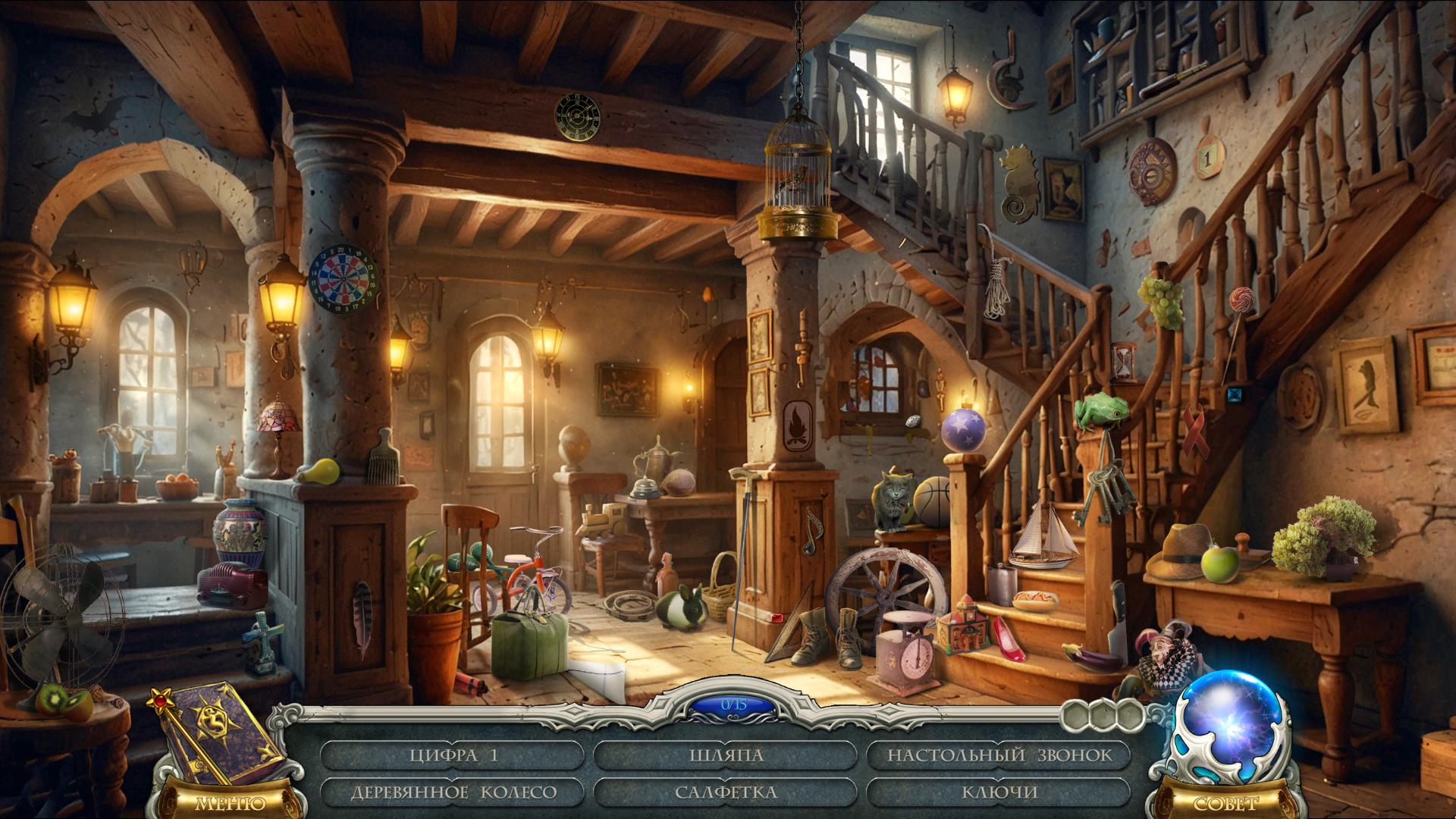Pick the САЛФЕТКА list entry

tap(726, 792)
